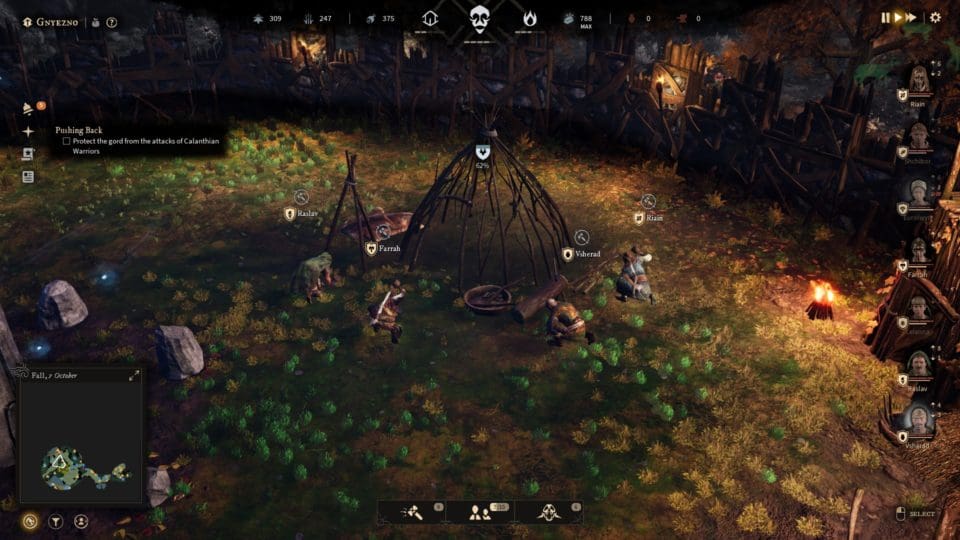Open the villagers people menu

[479, 512]
